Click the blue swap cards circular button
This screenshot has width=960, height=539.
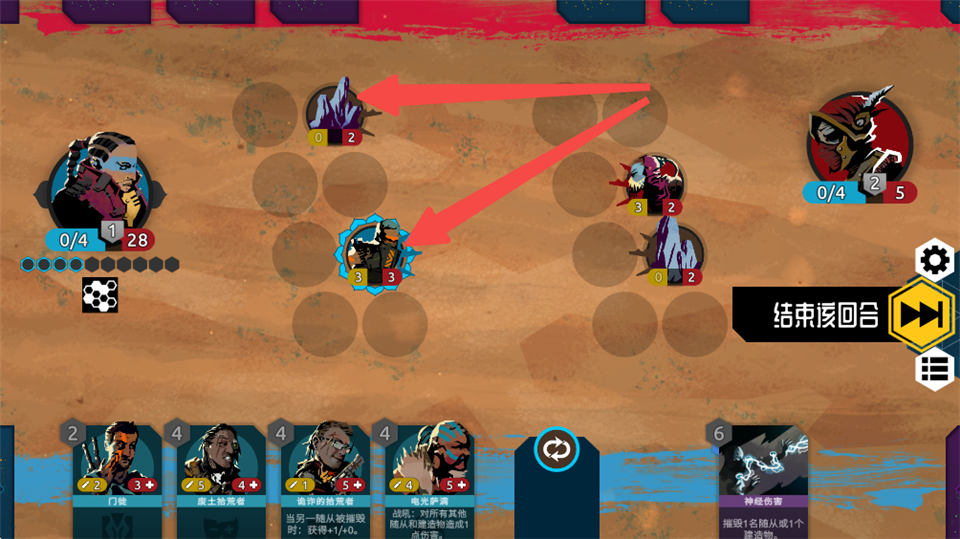pos(556,448)
